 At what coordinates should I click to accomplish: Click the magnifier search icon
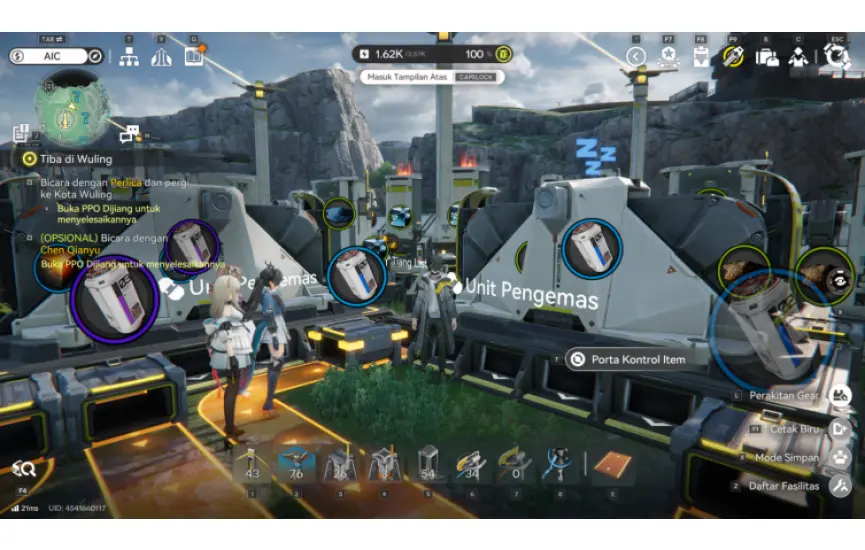click(24, 468)
